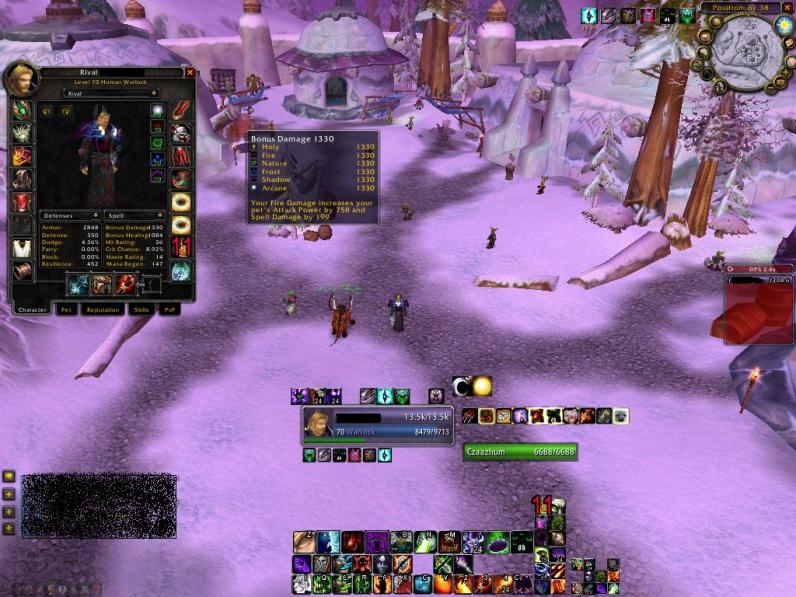This screenshot has height=597, width=796.
Task: Select the chest armor equipment slot
Action: click(x=21, y=202)
